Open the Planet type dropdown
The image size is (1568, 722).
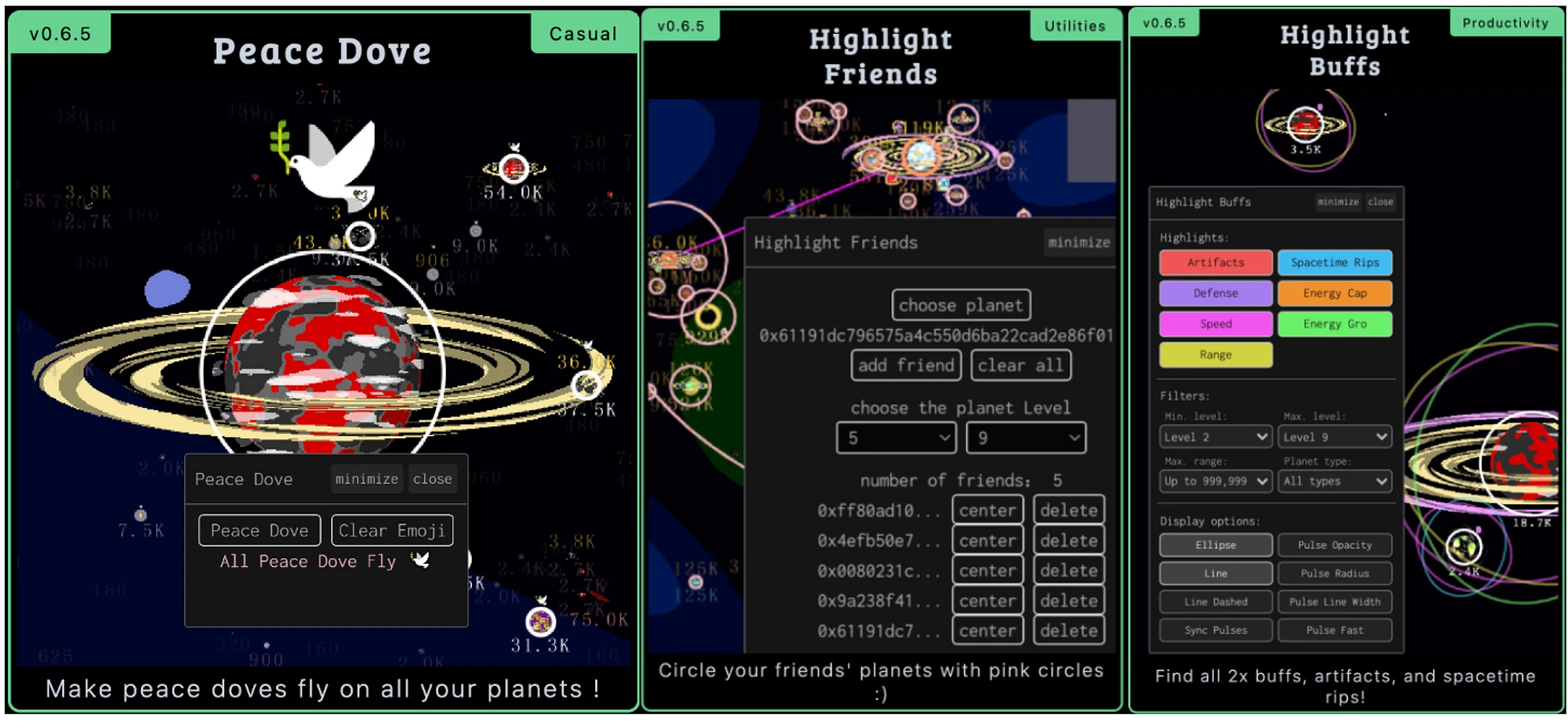(1334, 481)
